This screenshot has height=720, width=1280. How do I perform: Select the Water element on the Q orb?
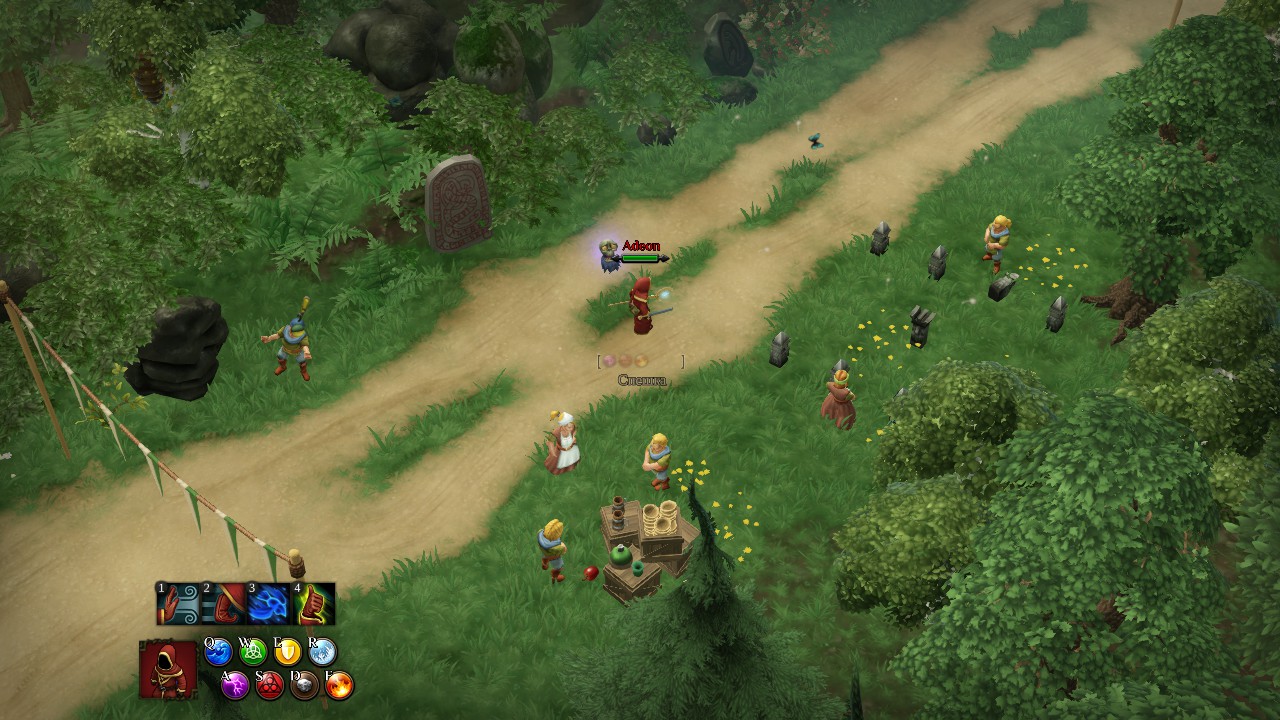coord(218,651)
